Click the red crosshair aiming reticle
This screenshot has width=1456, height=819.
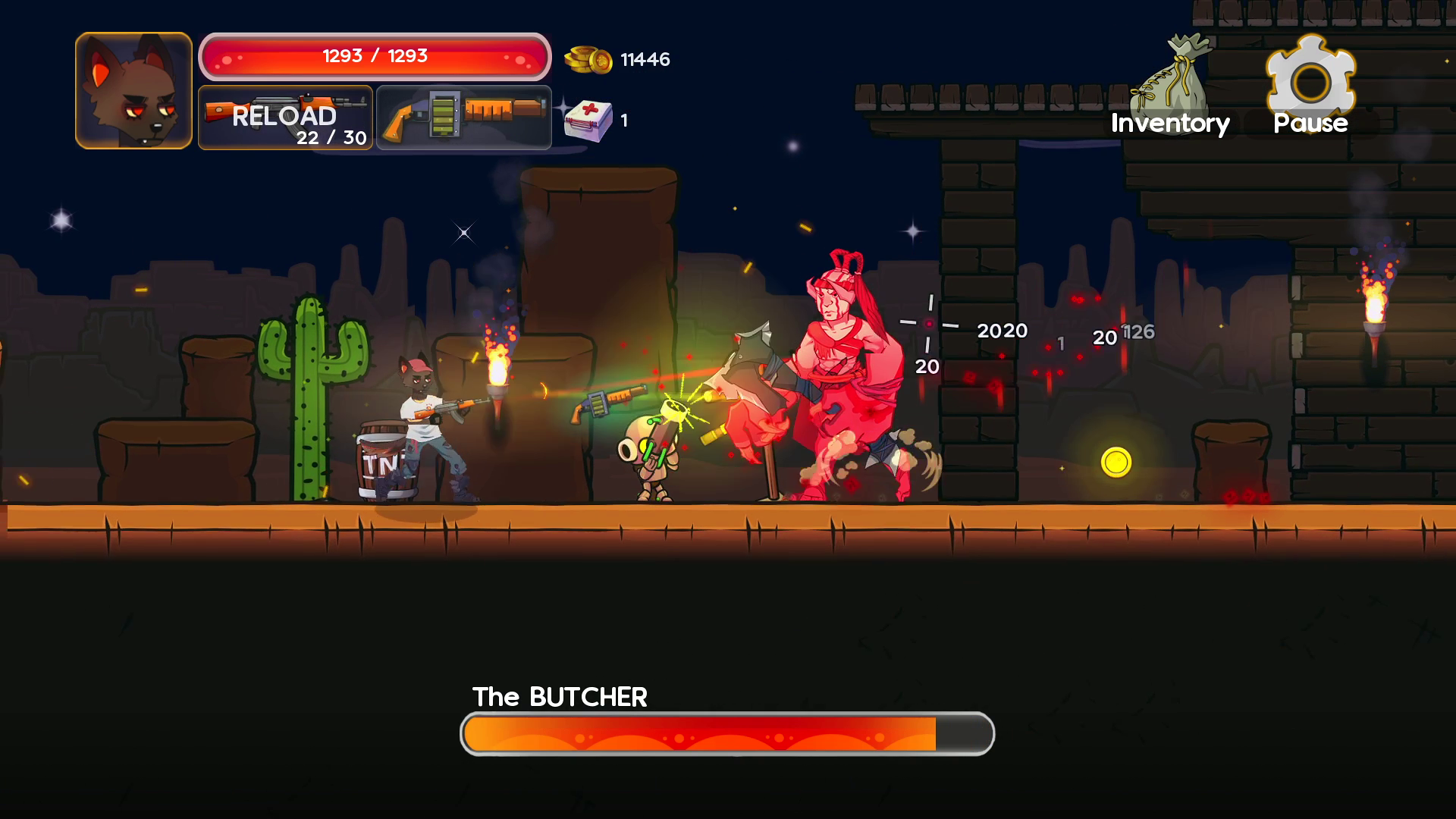pos(929,322)
